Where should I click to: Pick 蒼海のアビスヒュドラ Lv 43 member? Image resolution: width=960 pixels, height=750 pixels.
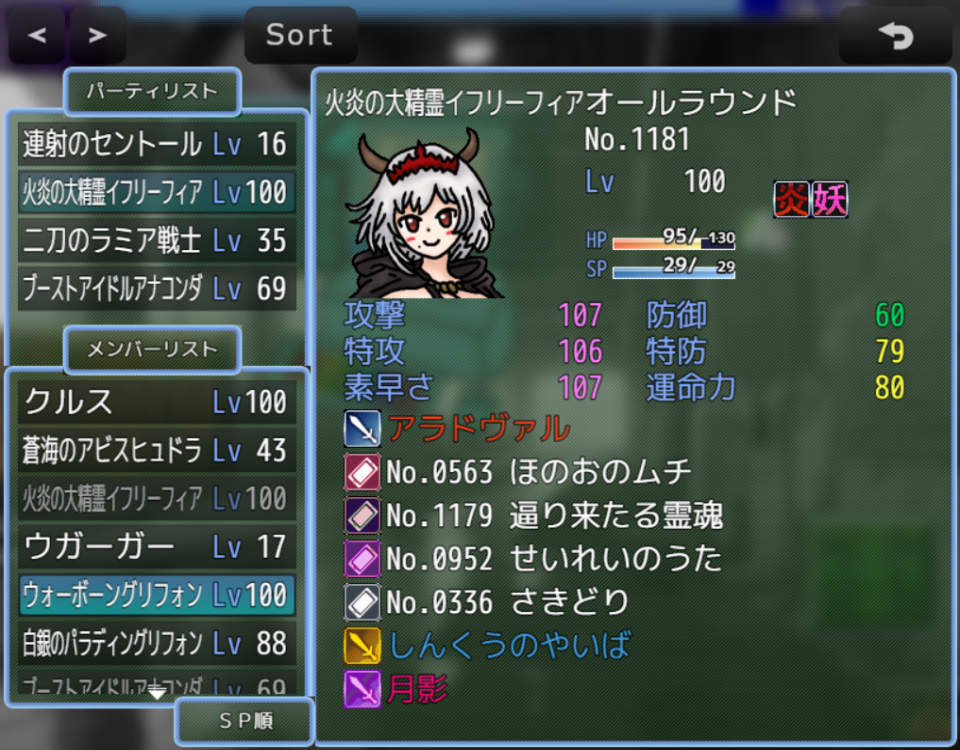pos(156,450)
